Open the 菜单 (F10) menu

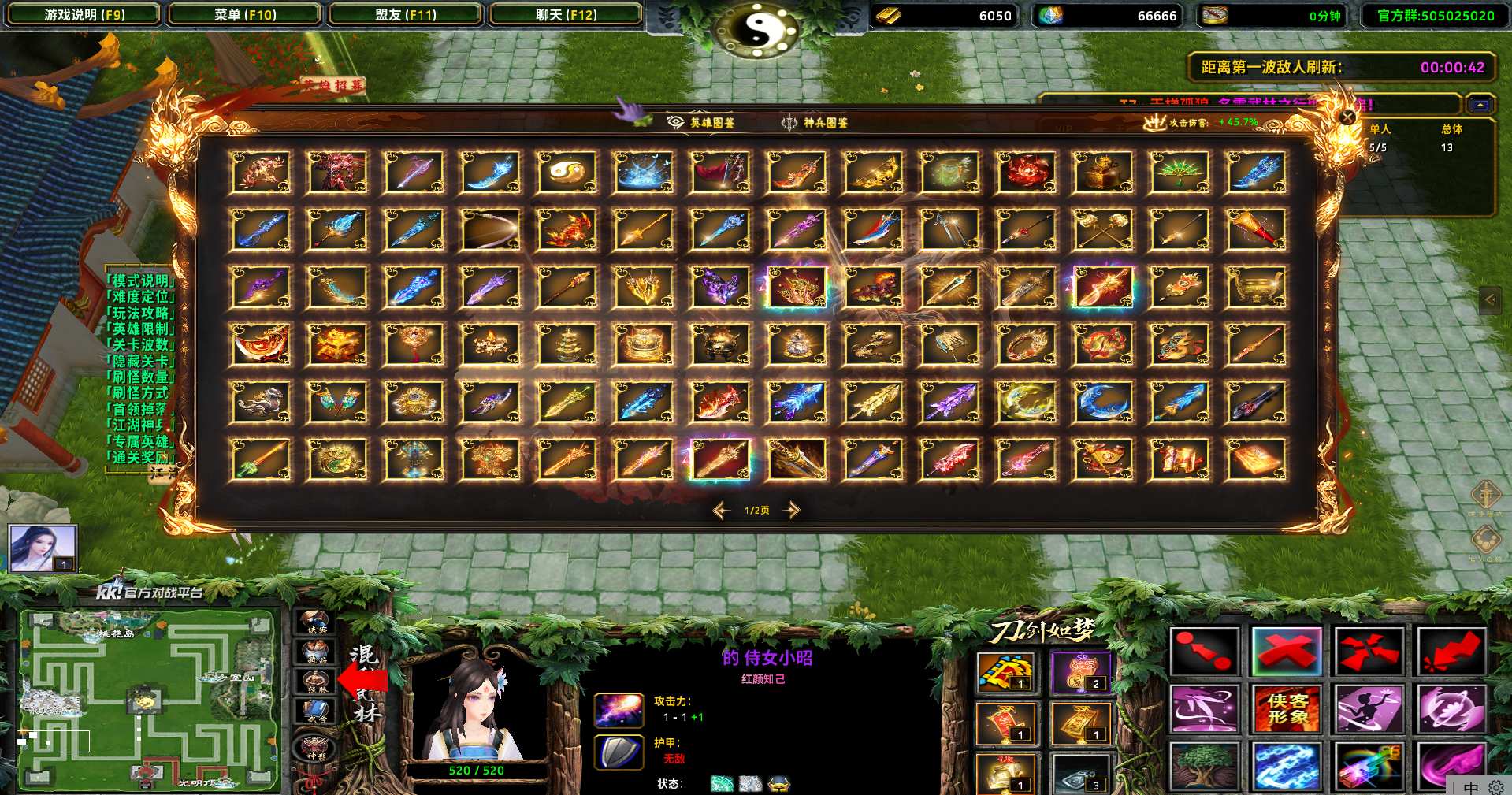click(245, 15)
